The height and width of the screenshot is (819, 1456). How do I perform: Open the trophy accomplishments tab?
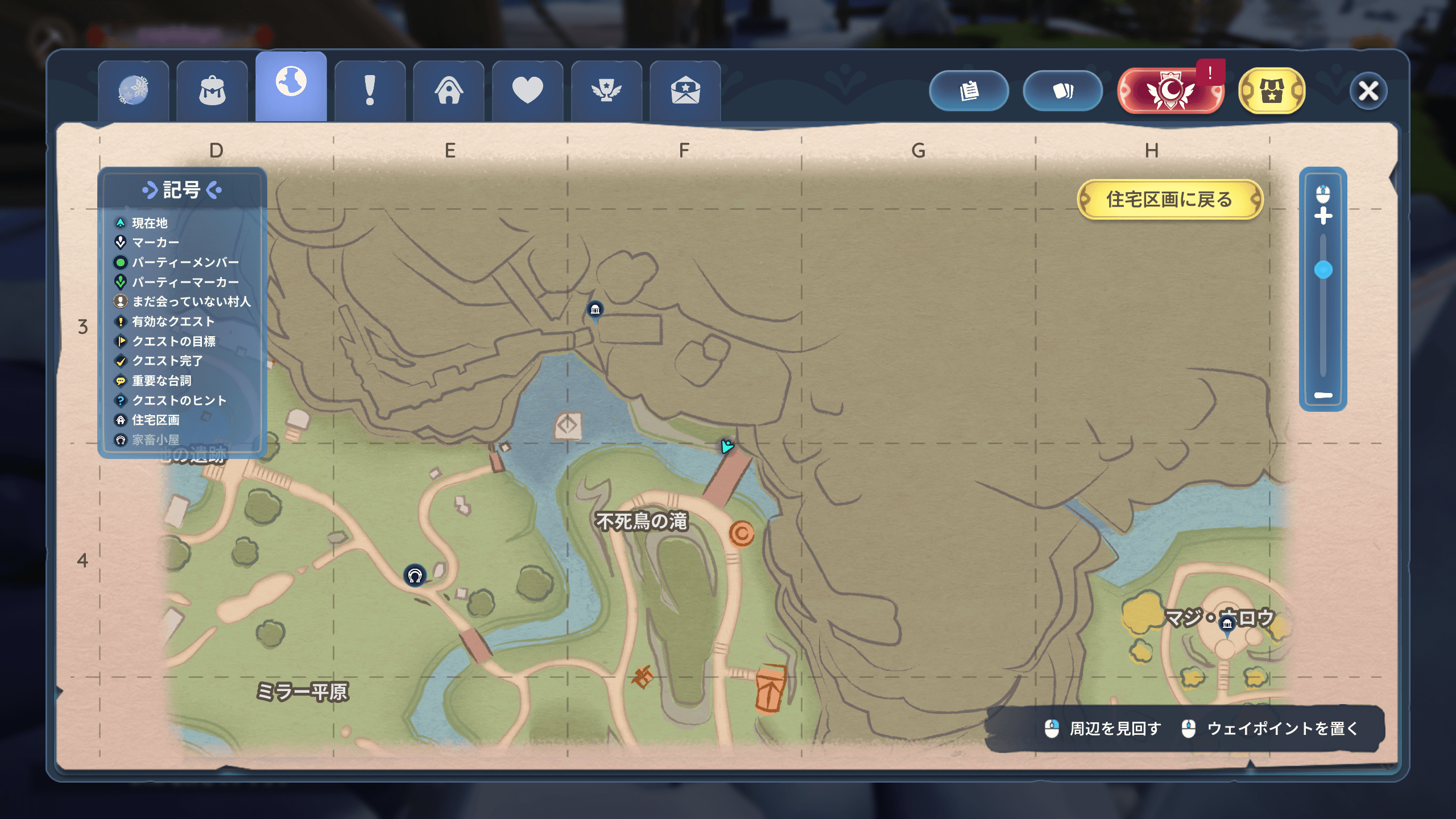click(606, 91)
